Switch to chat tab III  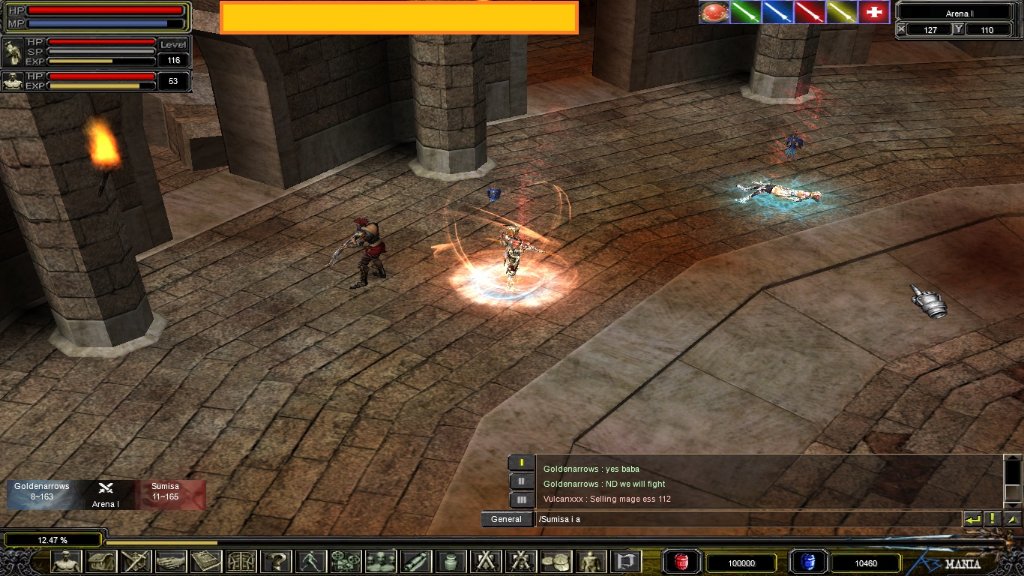[521, 499]
